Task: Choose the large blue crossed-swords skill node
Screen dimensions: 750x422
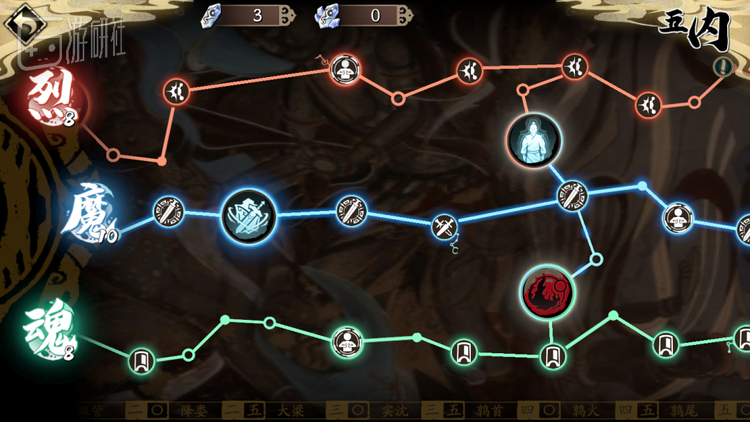Action: [247, 216]
